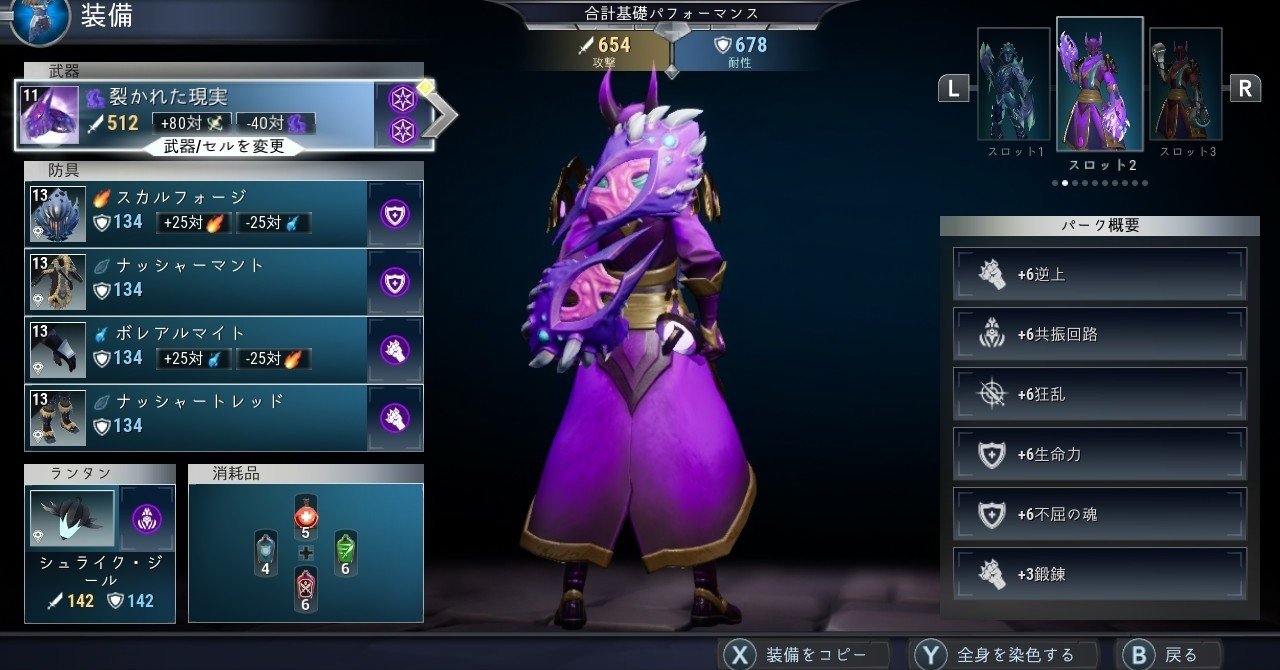Switch to loadout スロット3
The image size is (1280, 670).
(1185, 90)
